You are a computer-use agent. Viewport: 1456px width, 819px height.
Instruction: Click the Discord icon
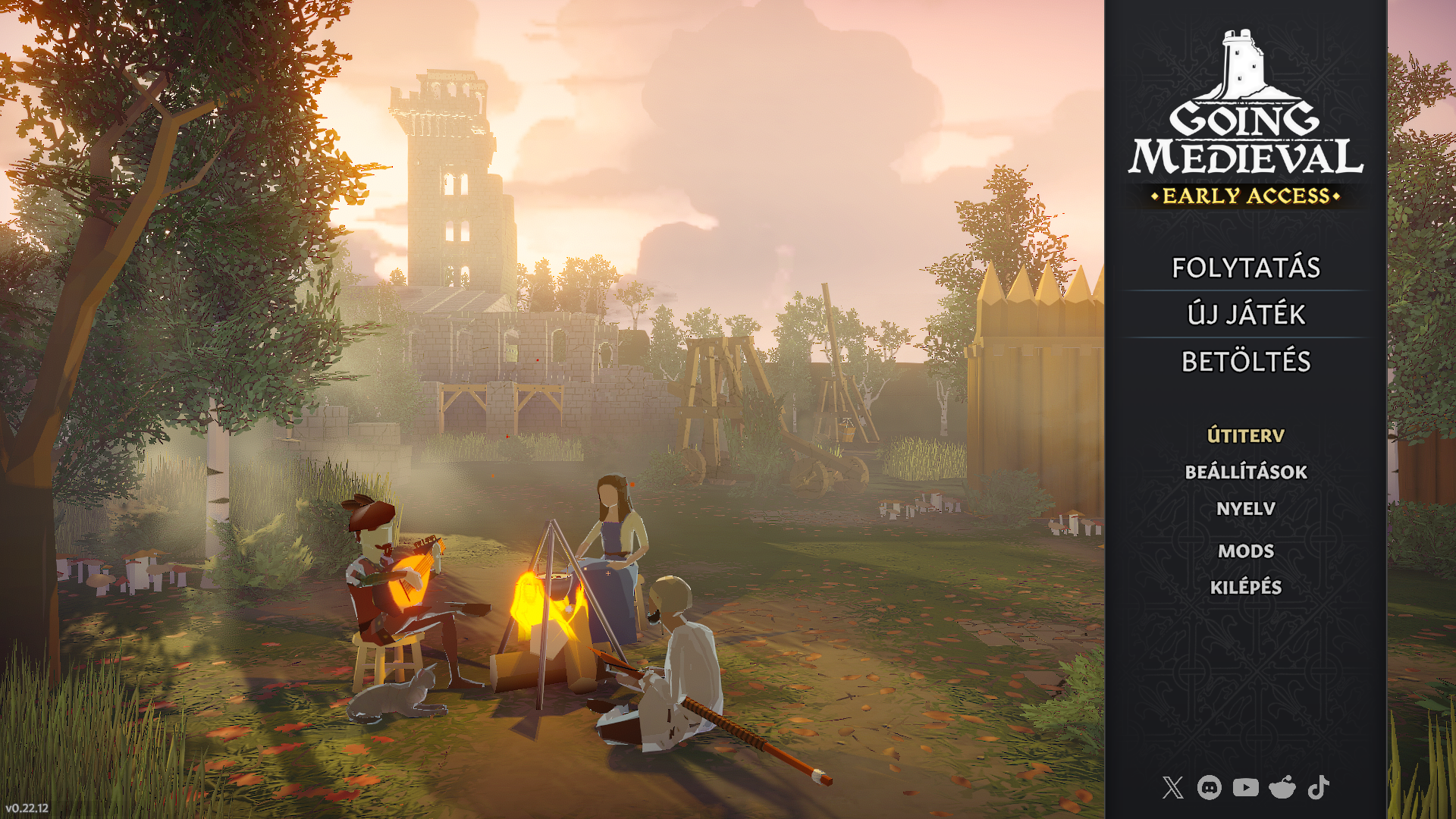click(x=1209, y=788)
